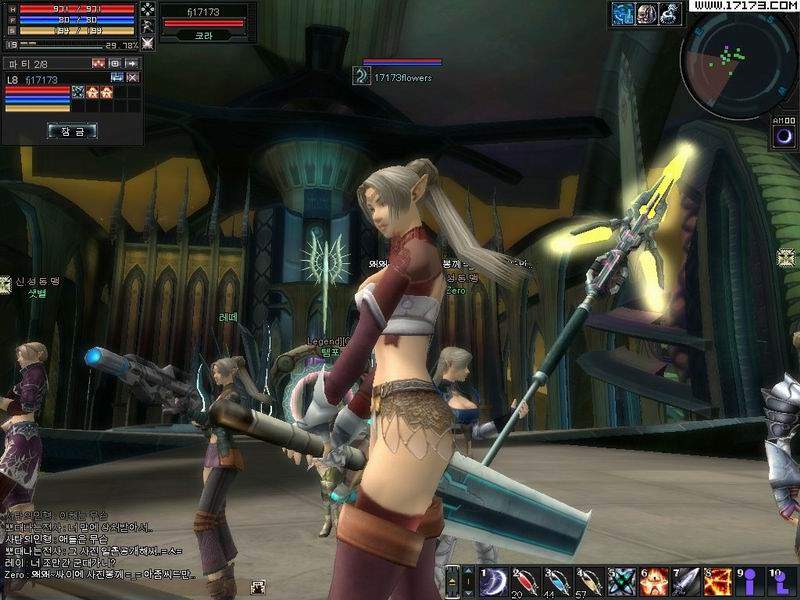Click the AMOO dark ring icon

point(785,137)
